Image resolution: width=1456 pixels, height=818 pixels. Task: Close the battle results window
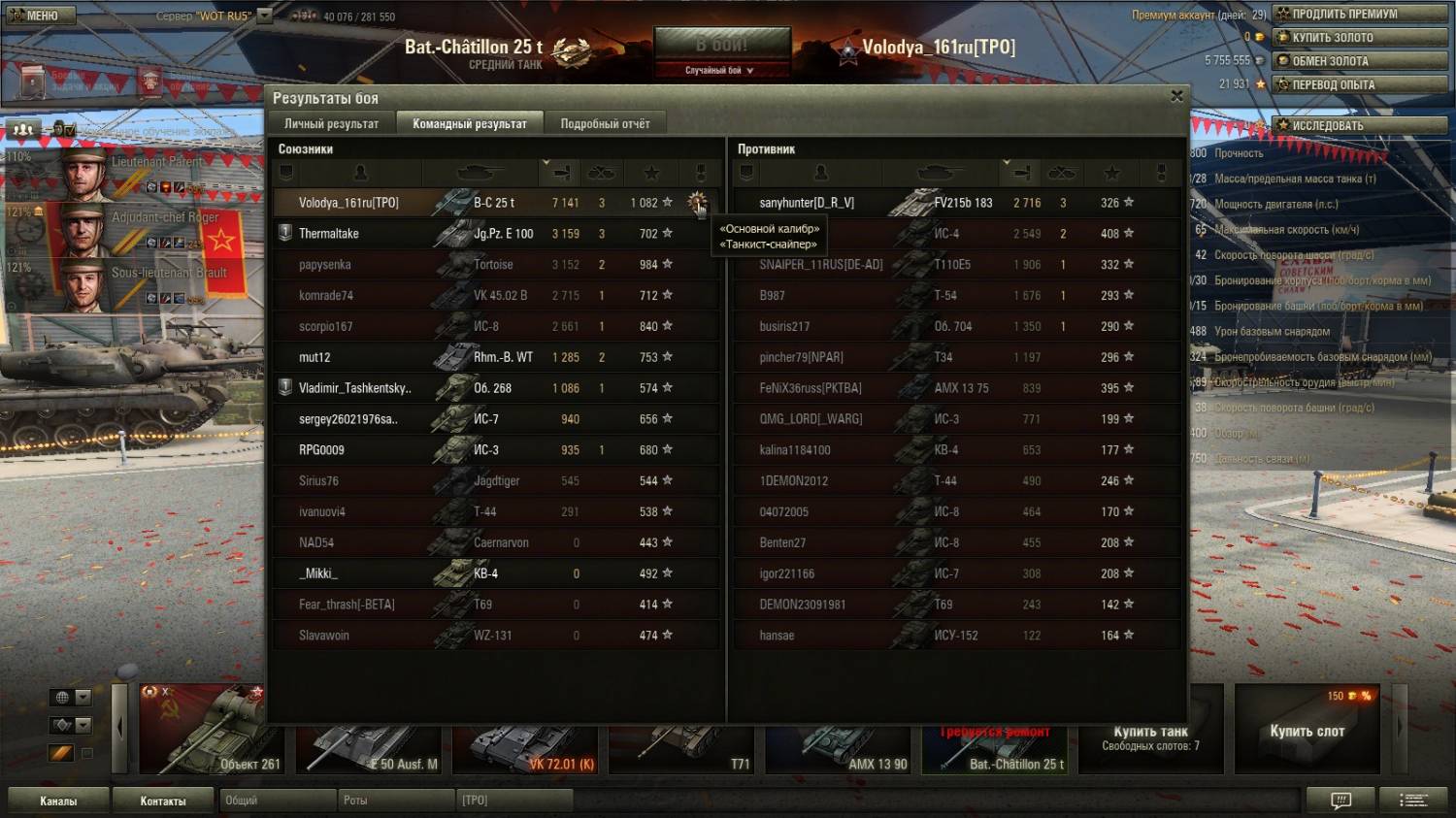[x=1176, y=96]
